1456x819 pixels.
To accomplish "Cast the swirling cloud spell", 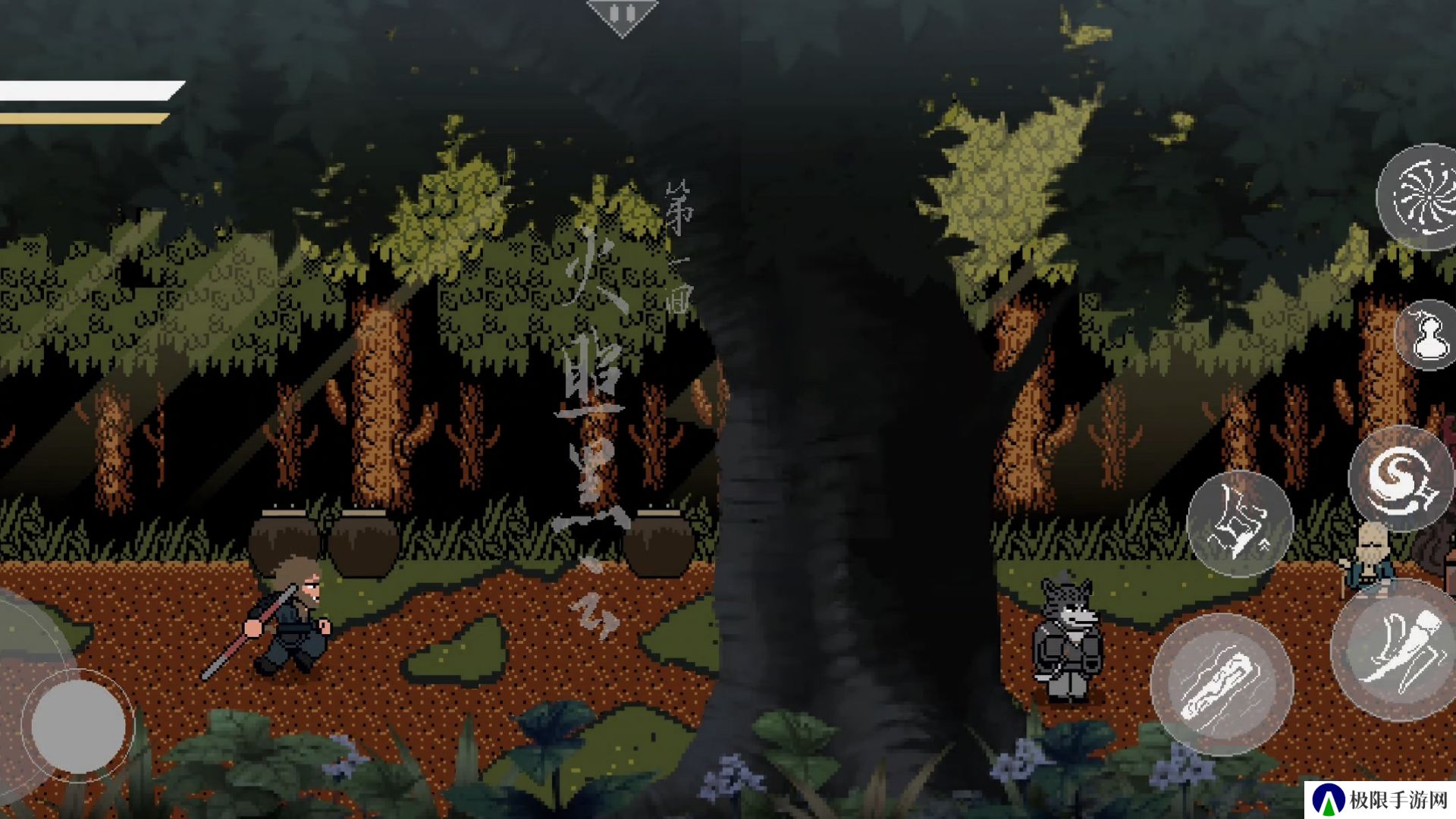I will 1400,479.
